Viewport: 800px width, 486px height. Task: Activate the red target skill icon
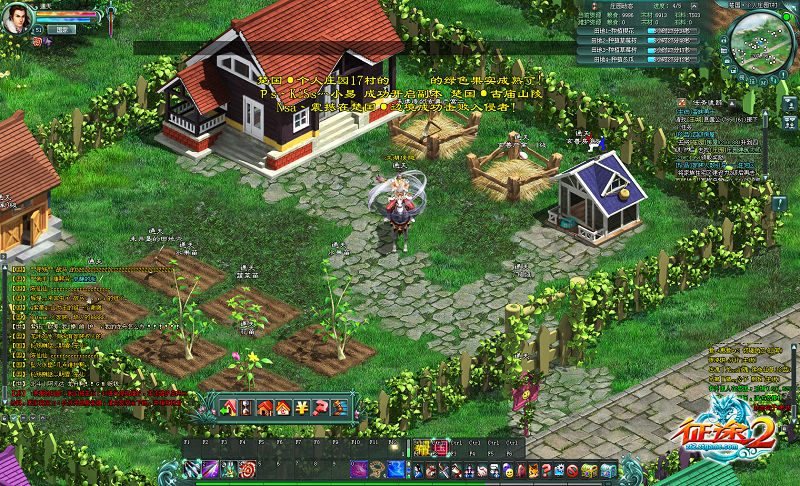(248, 469)
